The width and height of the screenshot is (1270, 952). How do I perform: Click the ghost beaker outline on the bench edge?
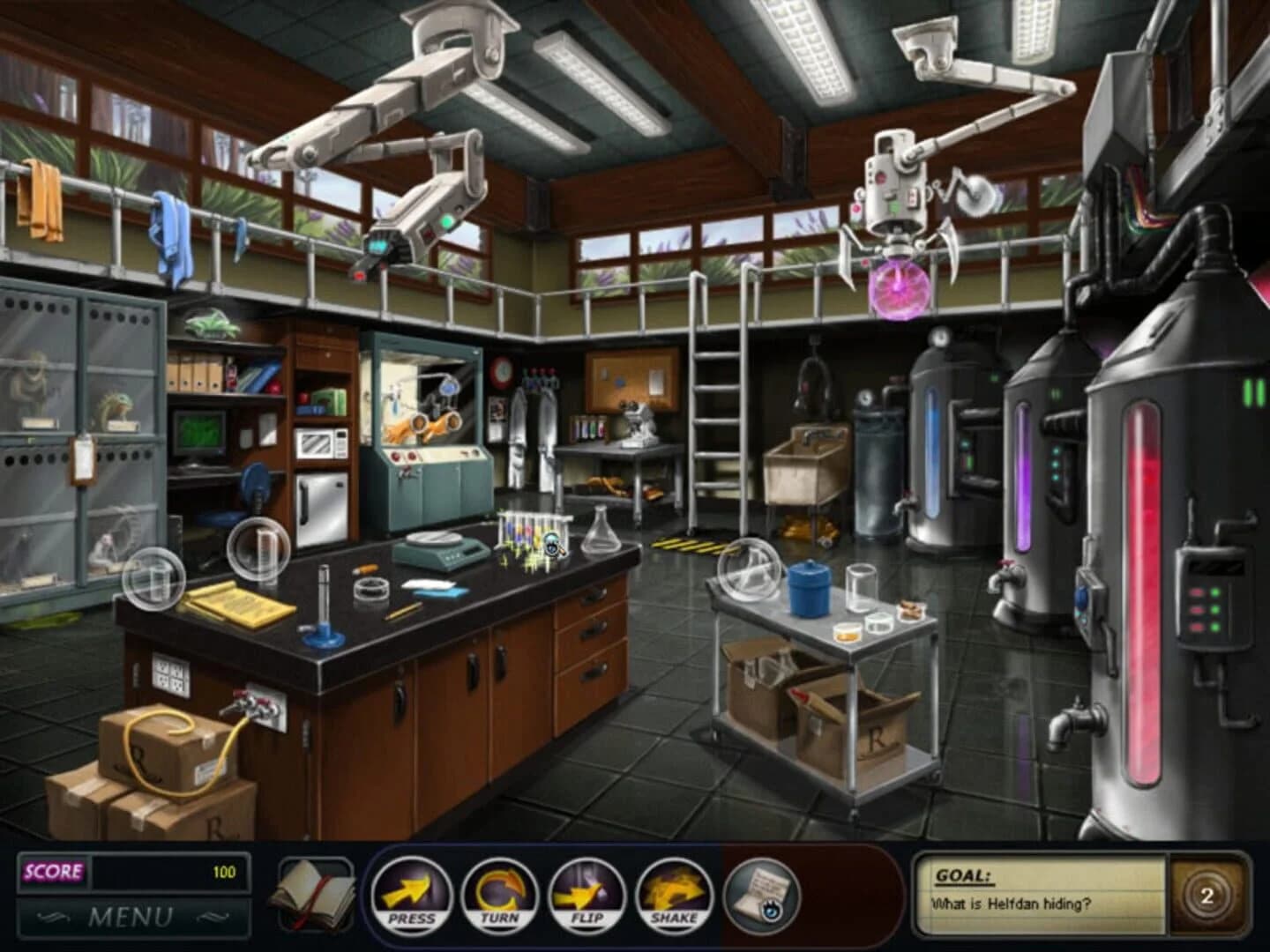coord(155,579)
